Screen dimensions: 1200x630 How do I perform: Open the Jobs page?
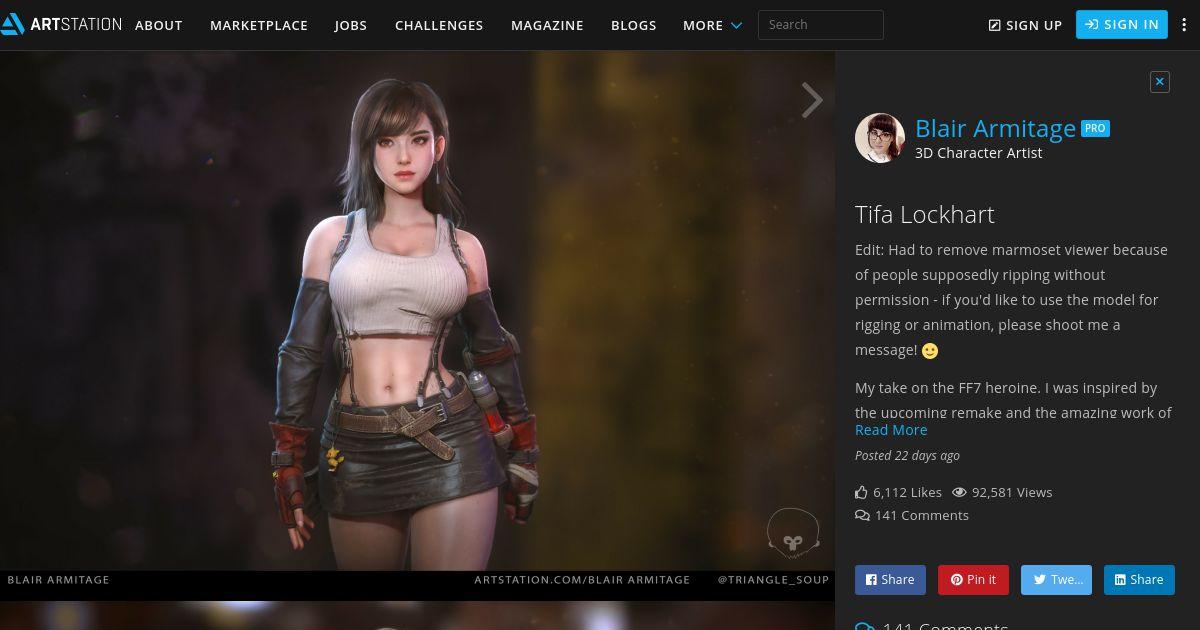click(x=351, y=25)
